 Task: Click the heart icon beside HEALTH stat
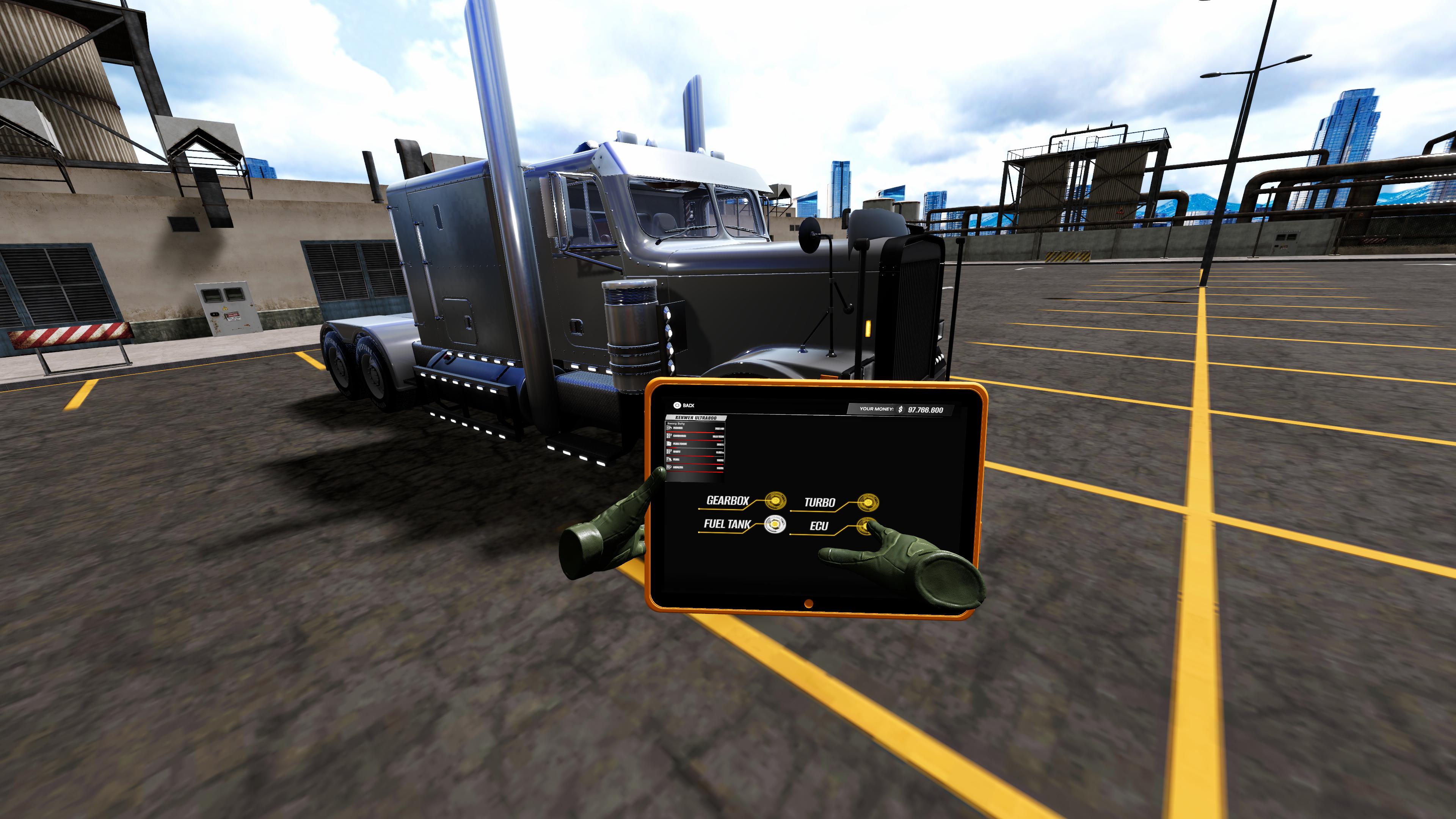(x=669, y=468)
